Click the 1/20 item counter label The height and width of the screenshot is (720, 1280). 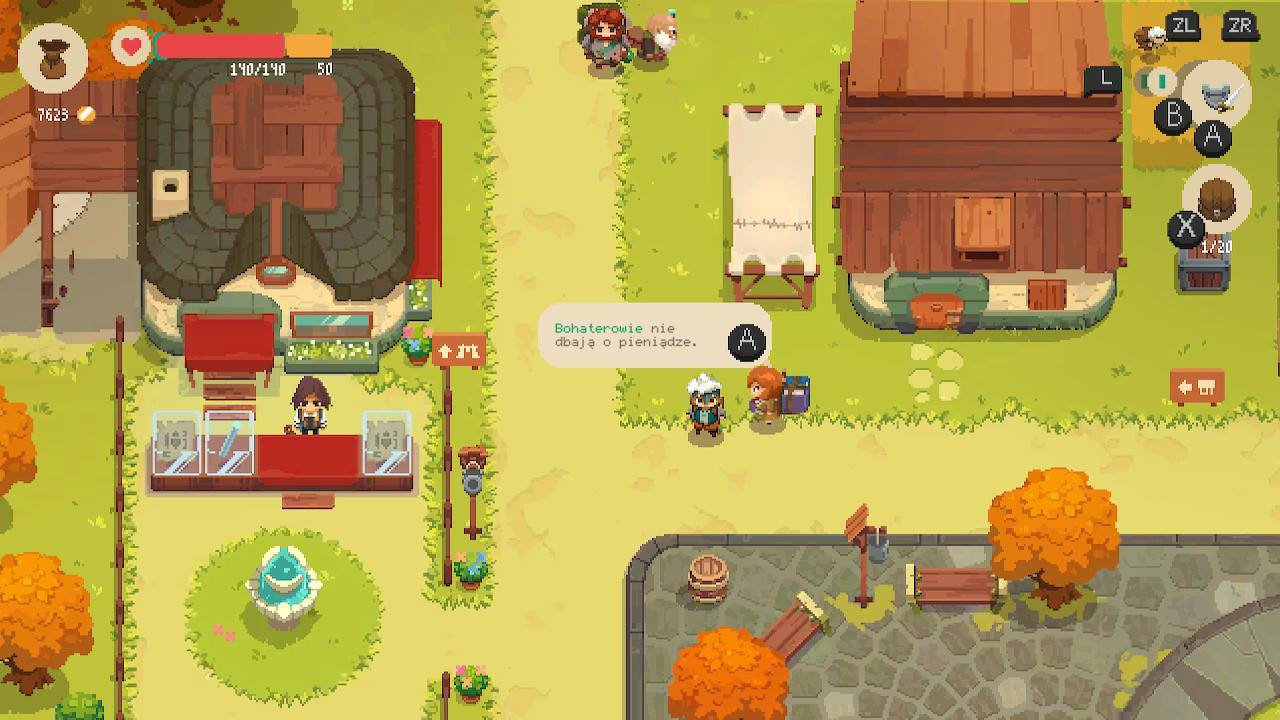(x=1214, y=246)
